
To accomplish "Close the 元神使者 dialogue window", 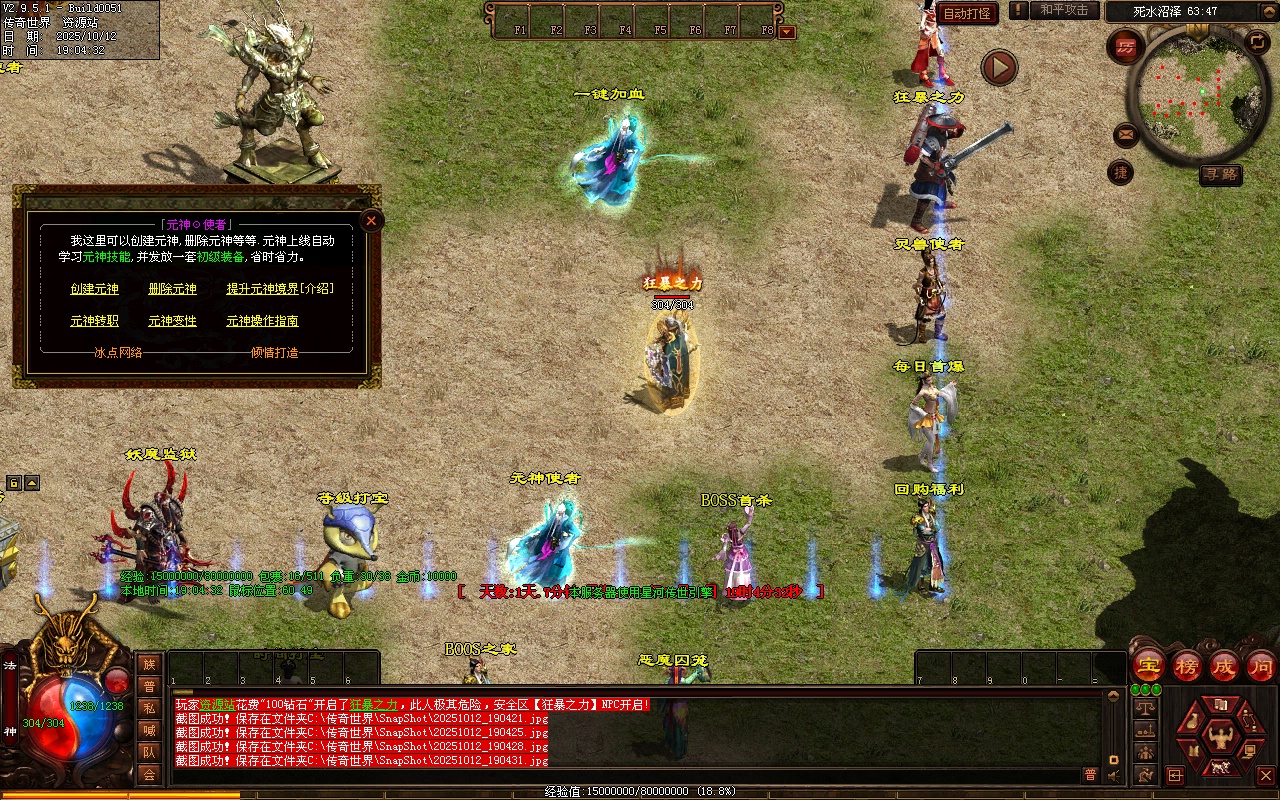I will pyautogui.click(x=371, y=221).
